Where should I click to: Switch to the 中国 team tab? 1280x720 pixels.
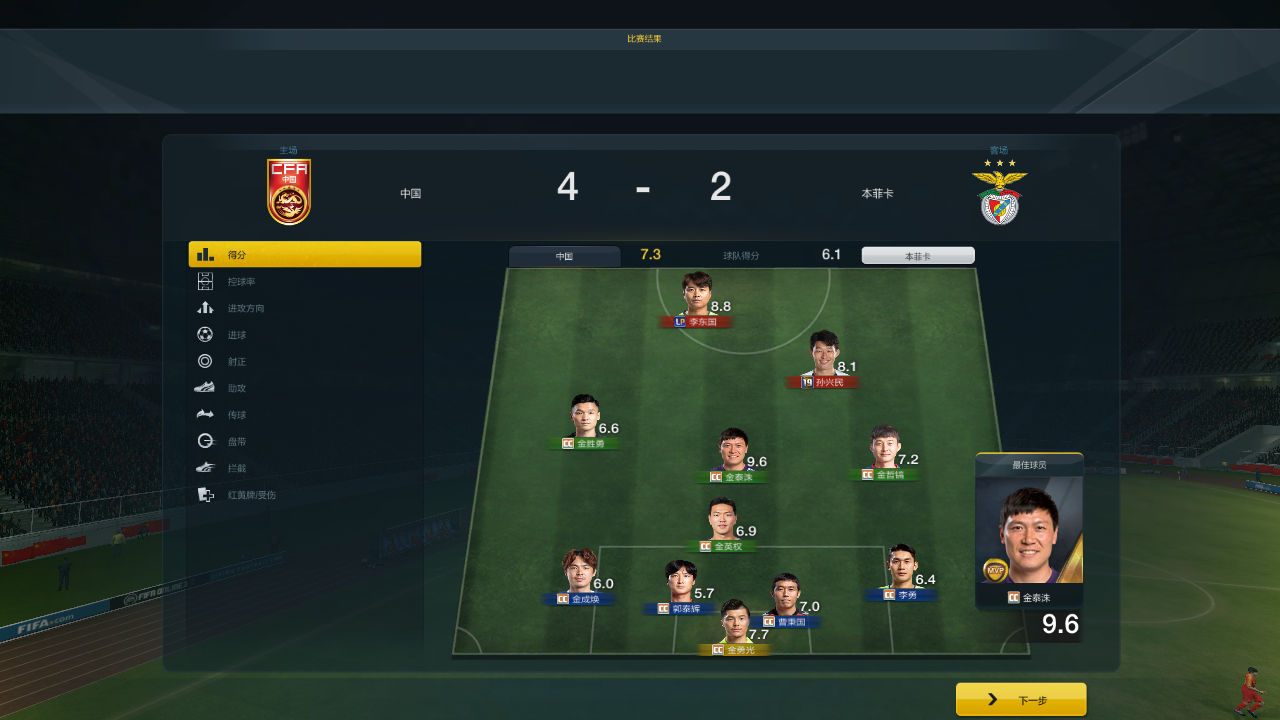pos(565,256)
